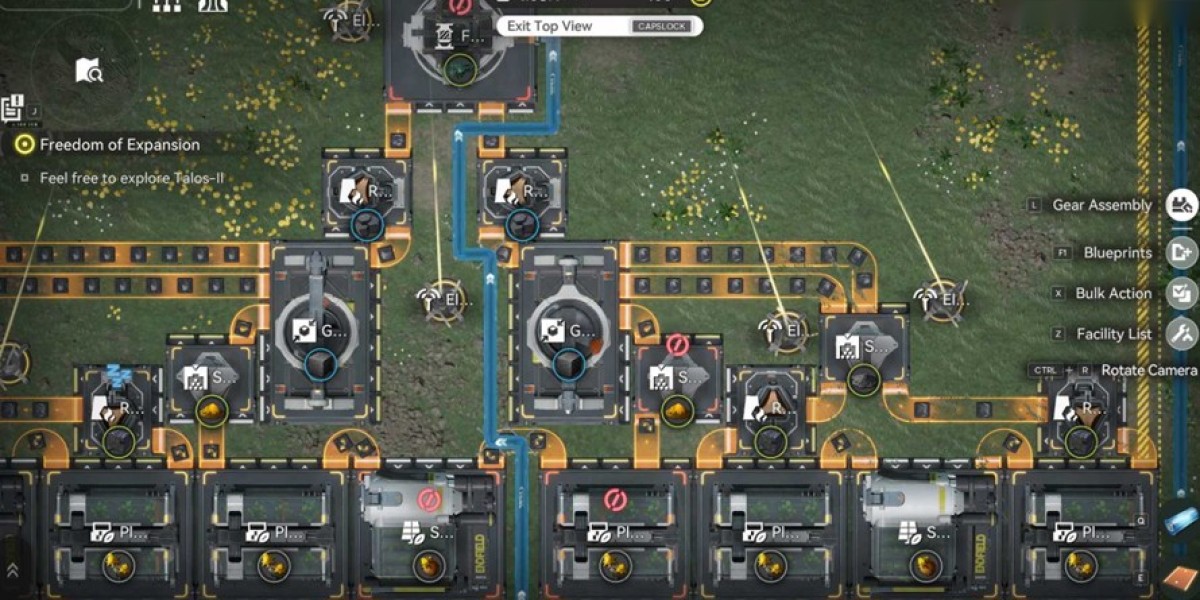Open the mission log icon with alert
The height and width of the screenshot is (600, 1200).
pos(13,108)
